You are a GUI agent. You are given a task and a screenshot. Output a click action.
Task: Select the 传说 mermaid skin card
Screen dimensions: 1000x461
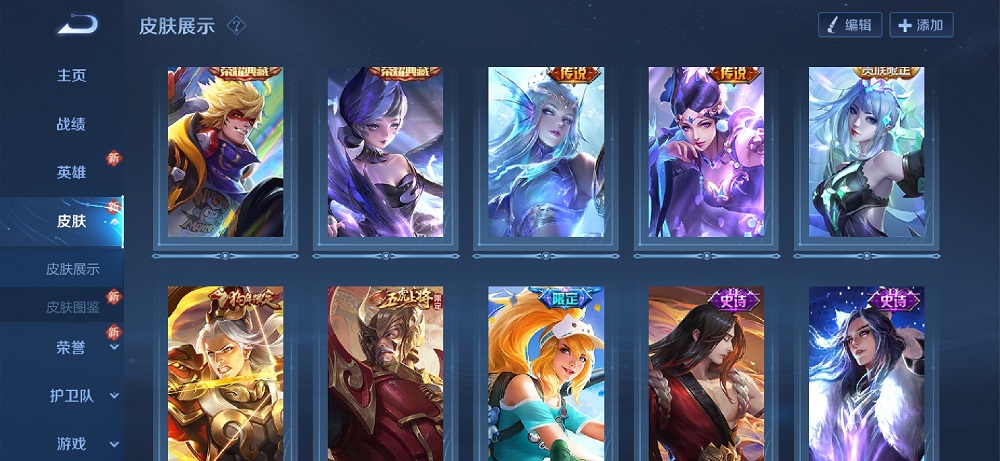pyautogui.click(x=545, y=152)
